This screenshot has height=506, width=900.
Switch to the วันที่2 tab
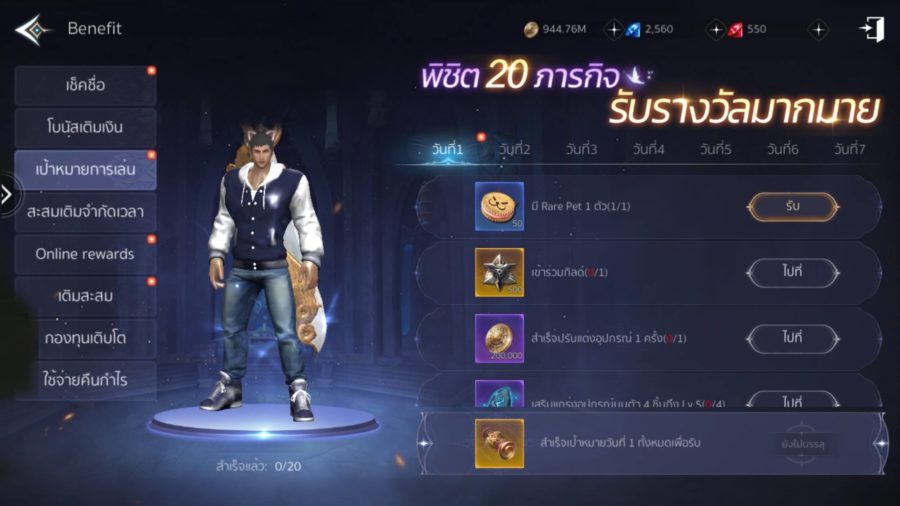(514, 150)
